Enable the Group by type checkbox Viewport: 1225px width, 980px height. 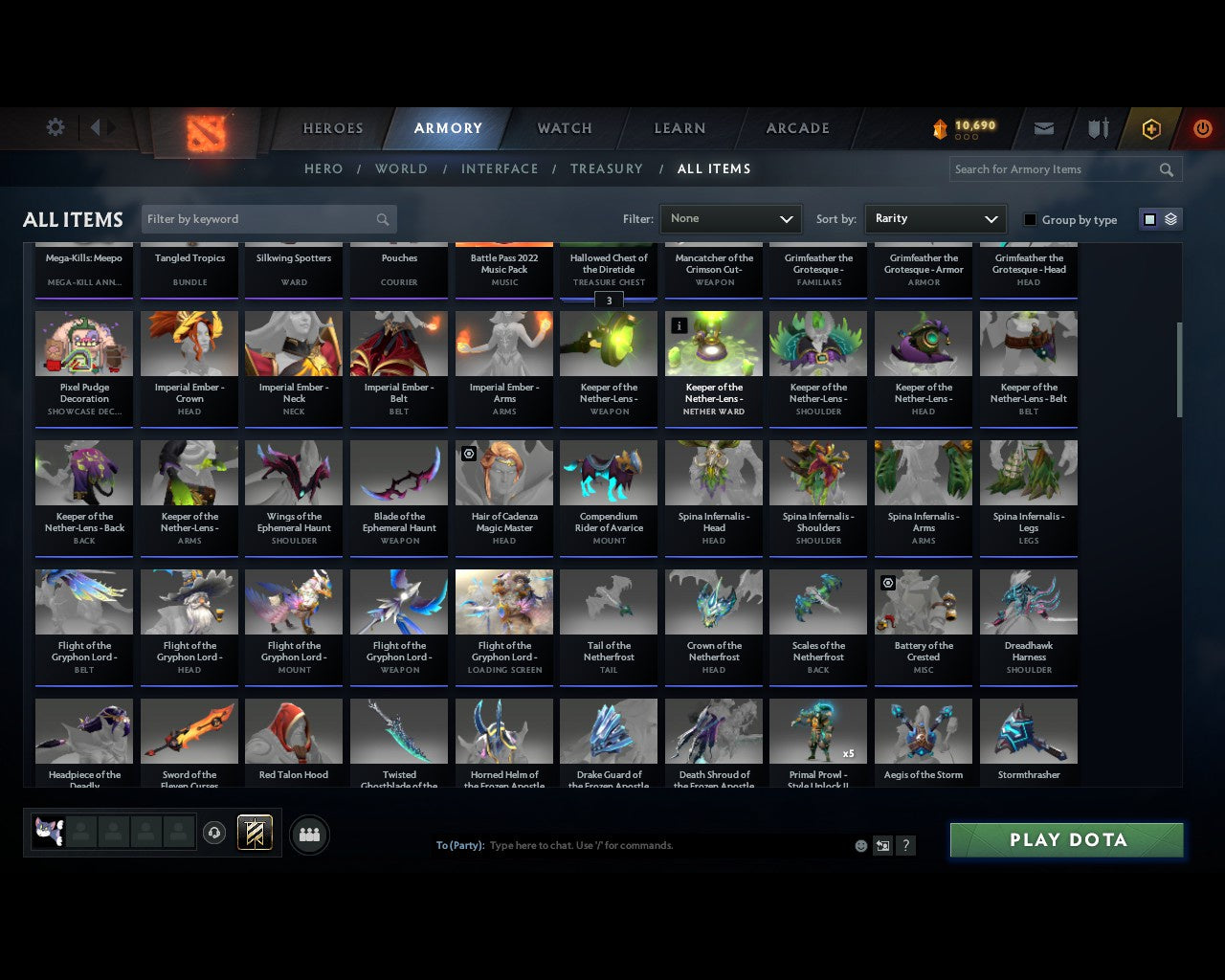point(1030,219)
